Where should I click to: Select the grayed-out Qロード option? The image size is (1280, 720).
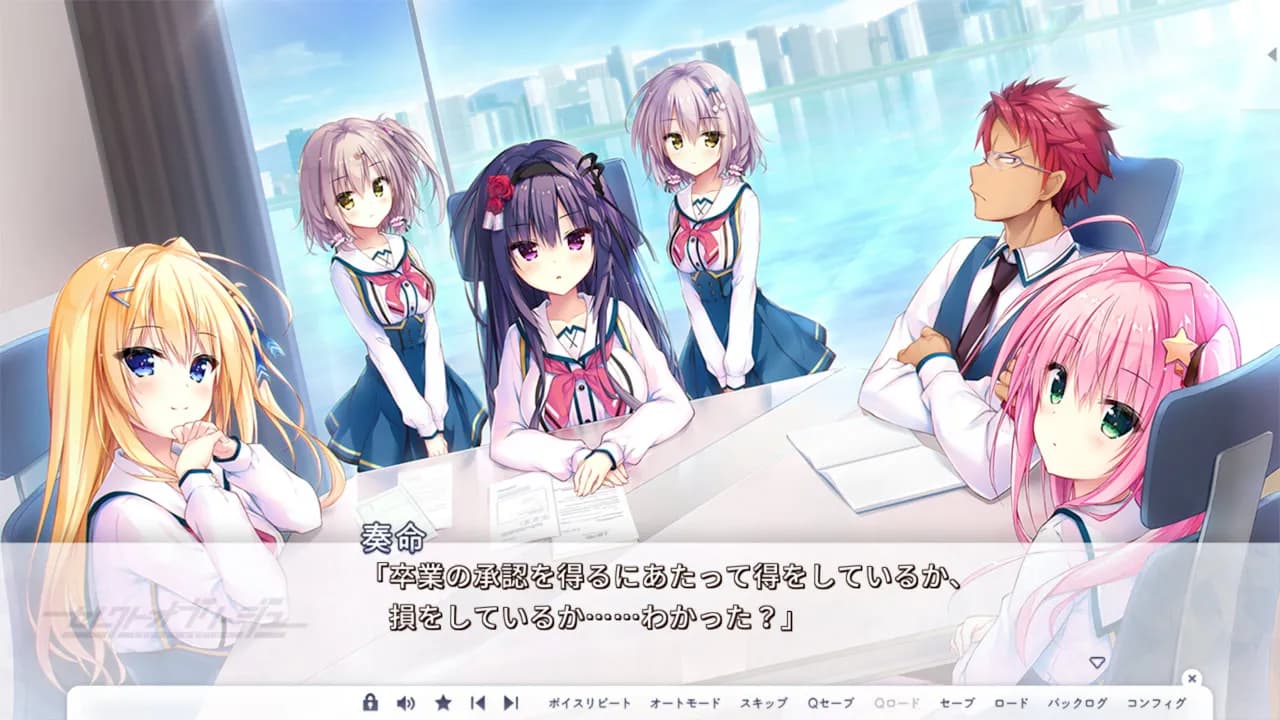pyautogui.click(x=894, y=703)
